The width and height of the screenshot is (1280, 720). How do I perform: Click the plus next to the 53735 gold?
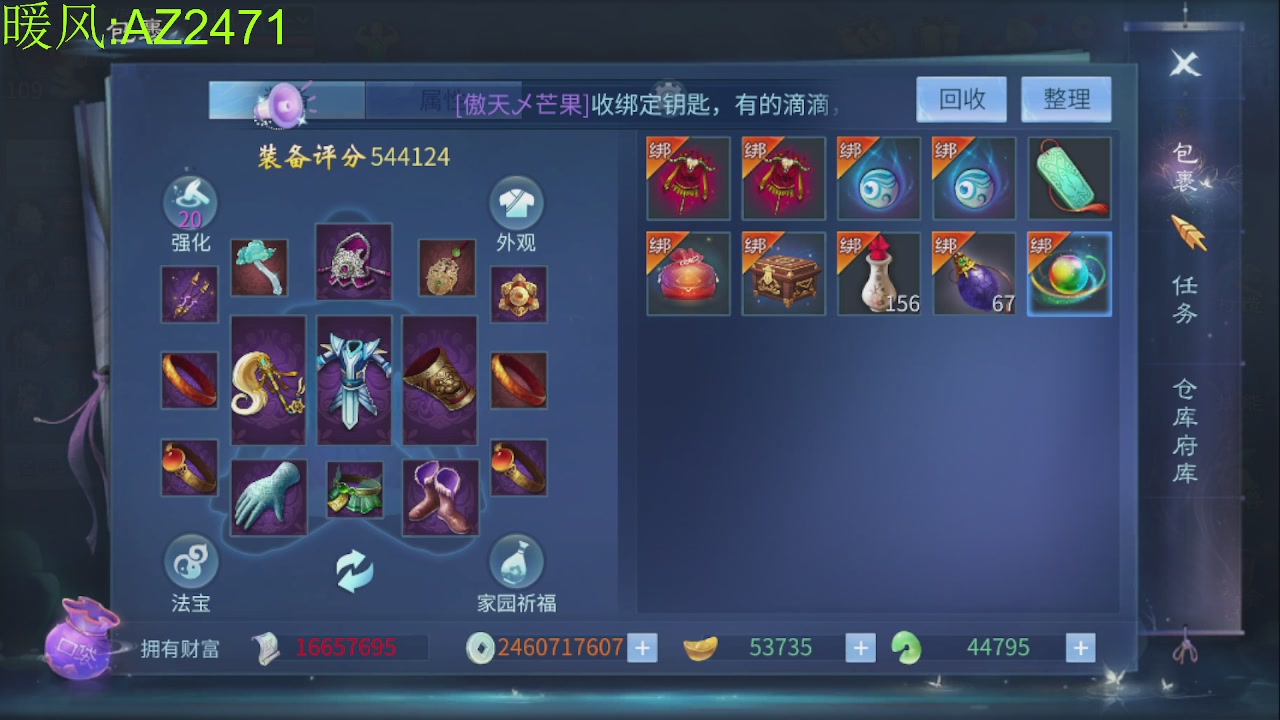(x=860, y=647)
